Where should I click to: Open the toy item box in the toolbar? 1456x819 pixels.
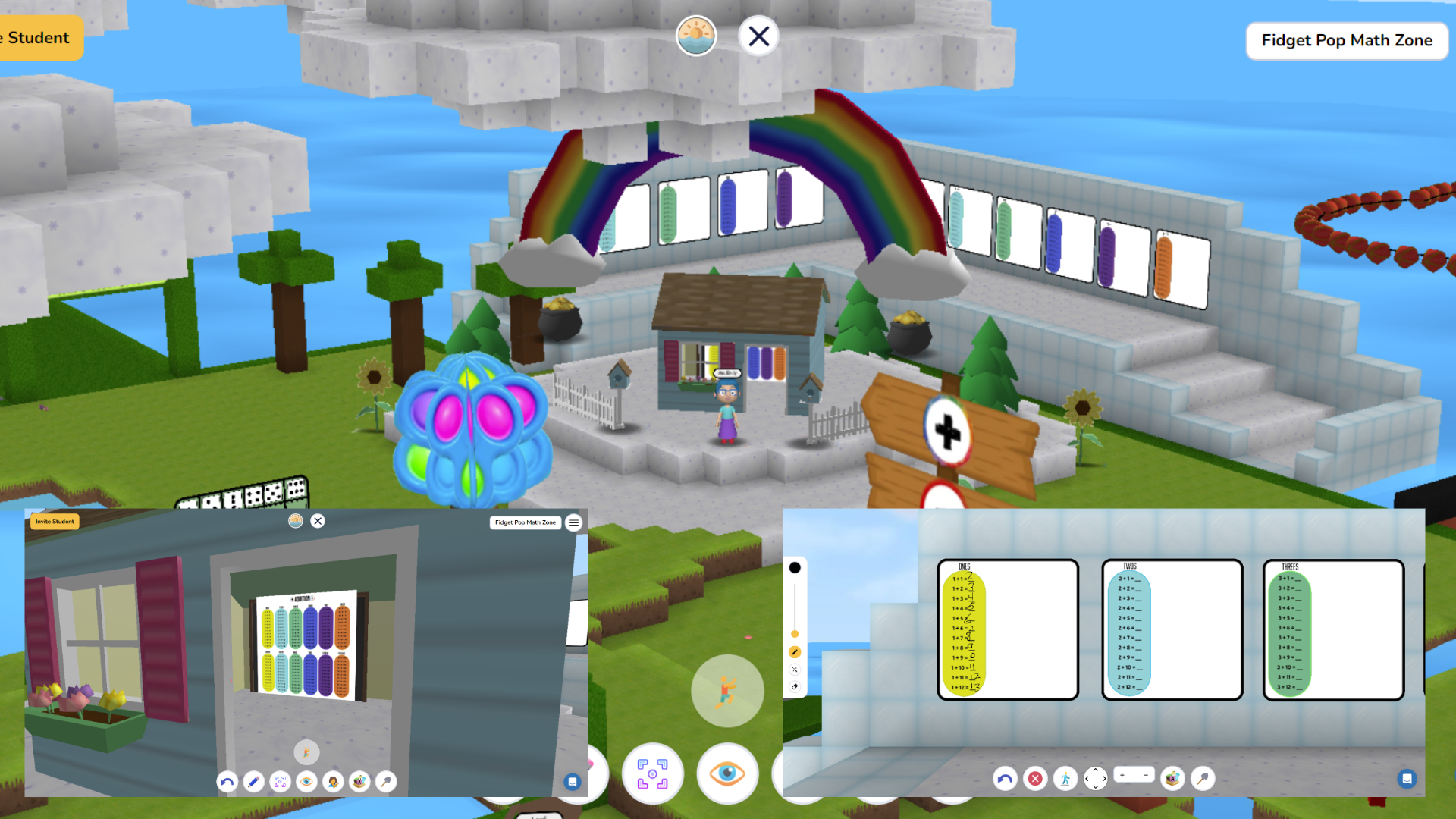pyautogui.click(x=1172, y=778)
